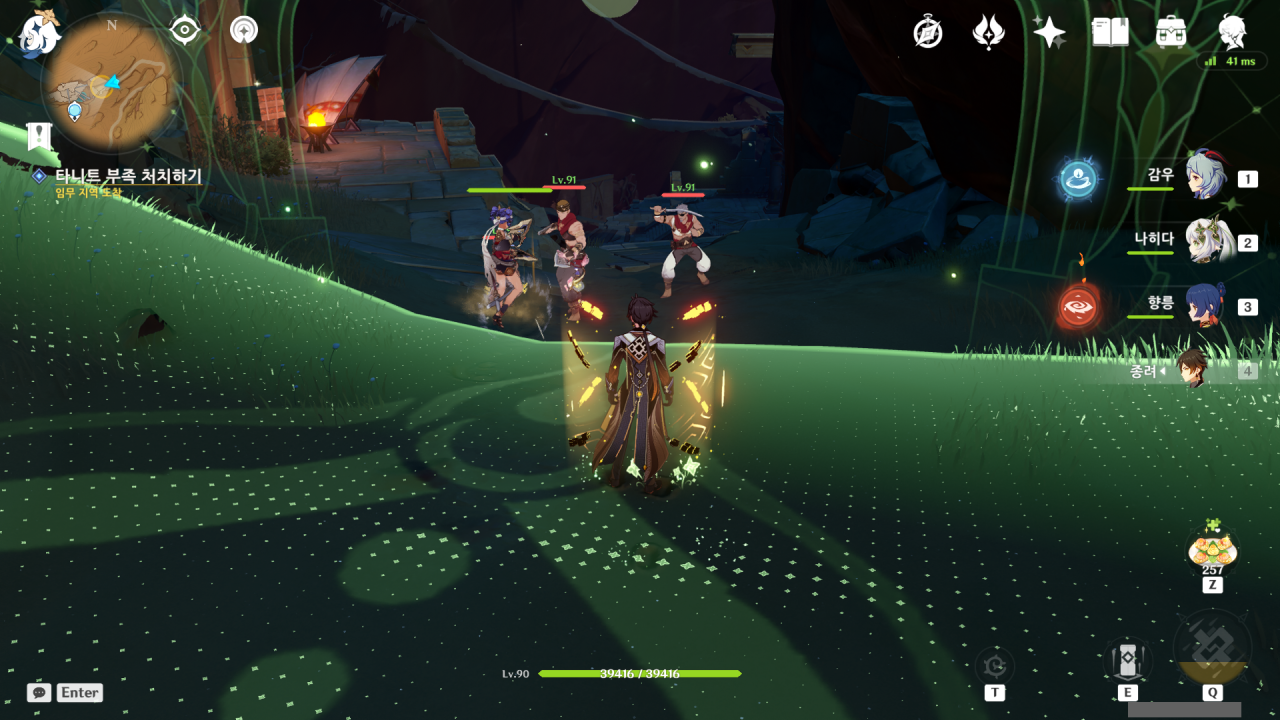Trigger the elemental burst icon
This screenshot has width=1280, height=720.
(x=1212, y=651)
